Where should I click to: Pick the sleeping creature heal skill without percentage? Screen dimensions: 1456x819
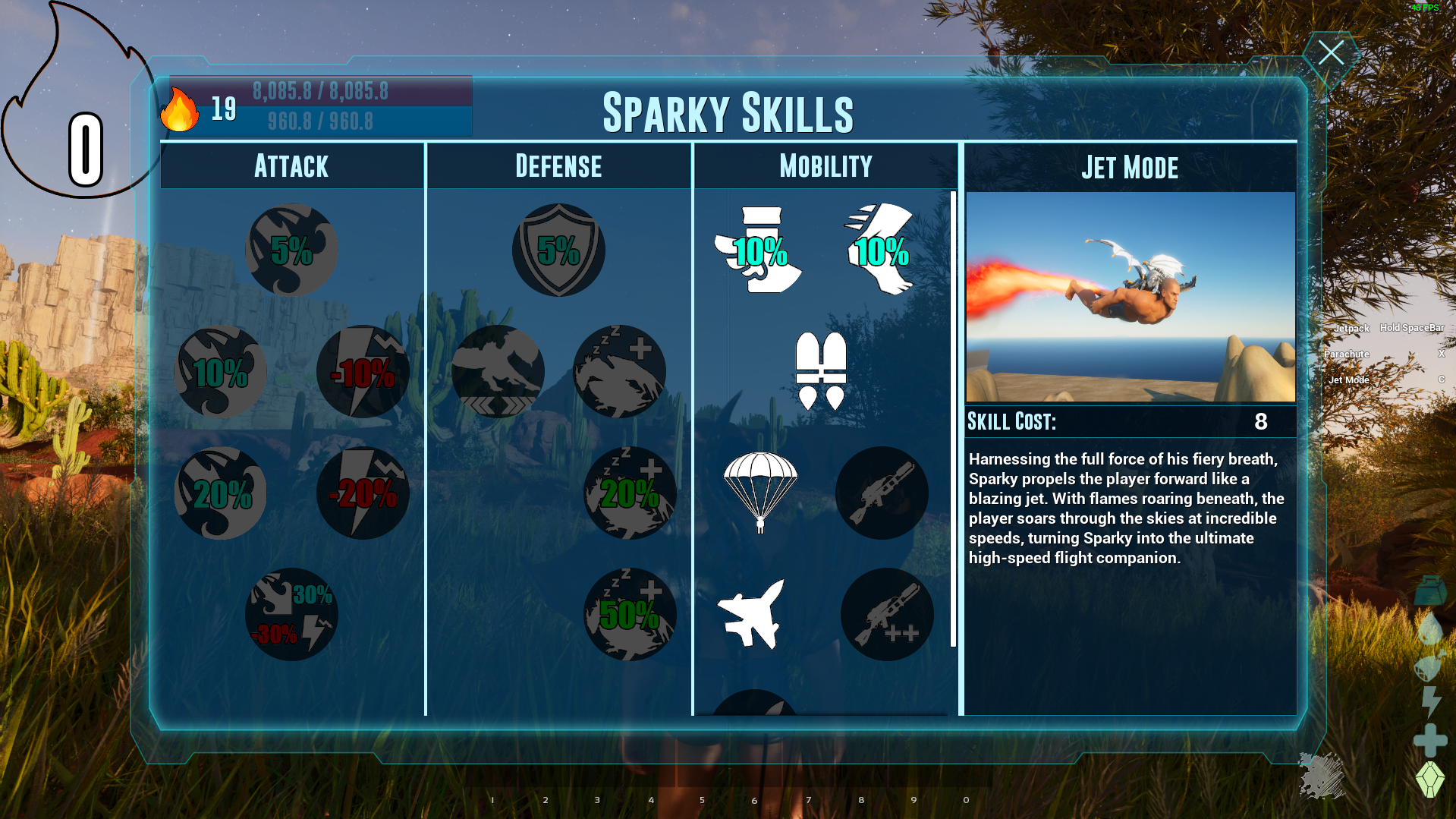point(619,372)
